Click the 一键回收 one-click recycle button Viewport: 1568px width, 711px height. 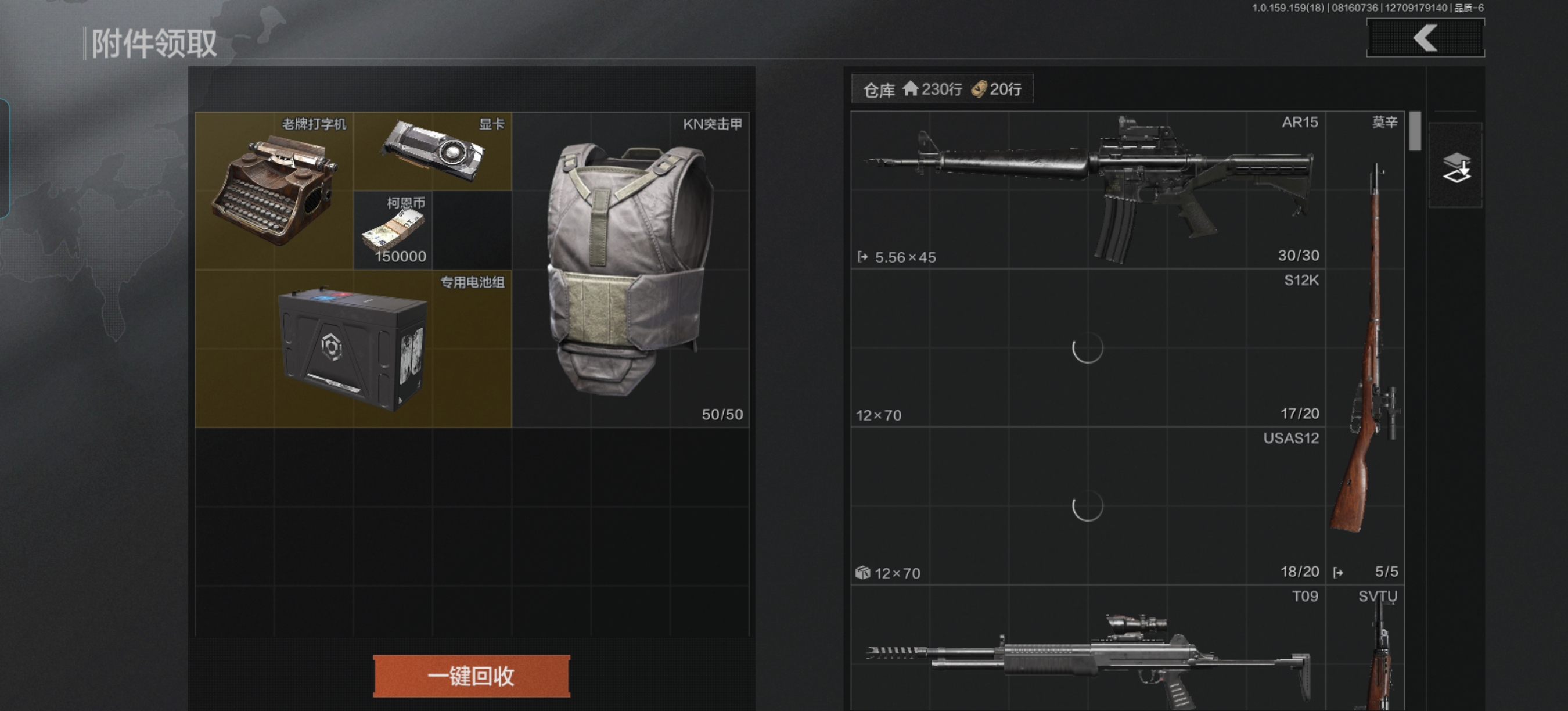tap(471, 676)
